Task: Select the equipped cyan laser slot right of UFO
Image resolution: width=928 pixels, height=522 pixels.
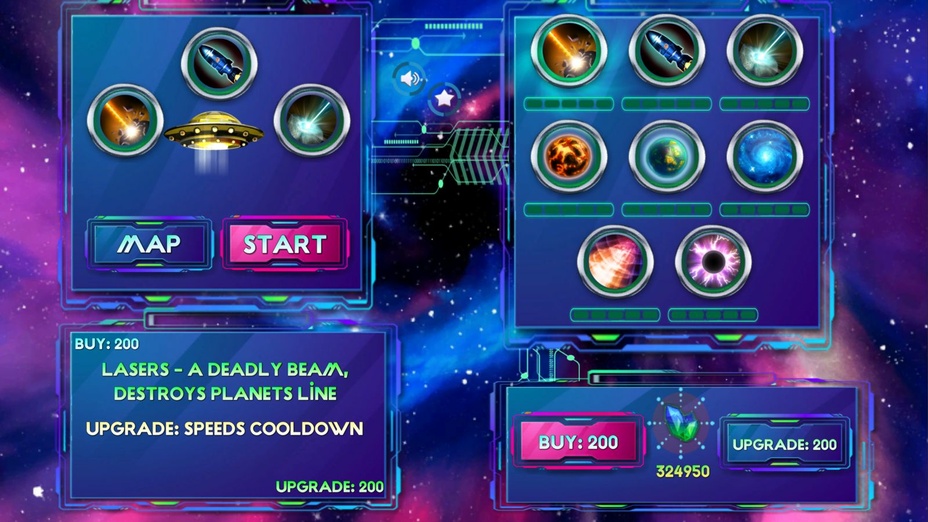Action: pyautogui.click(x=312, y=121)
